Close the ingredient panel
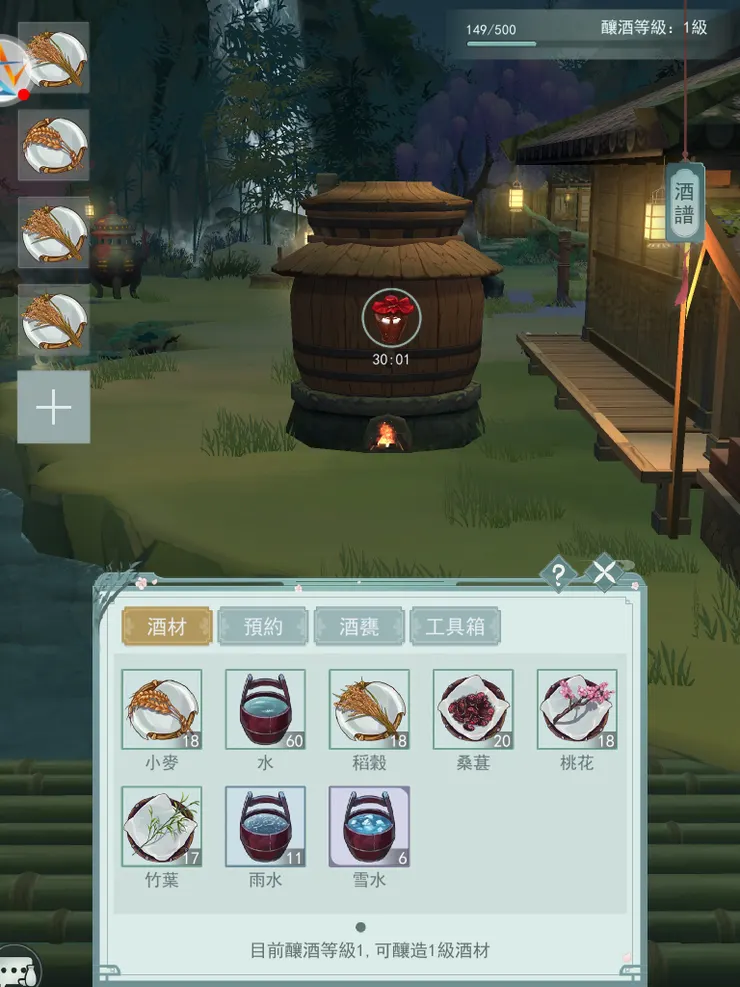740x987 pixels. click(x=605, y=573)
